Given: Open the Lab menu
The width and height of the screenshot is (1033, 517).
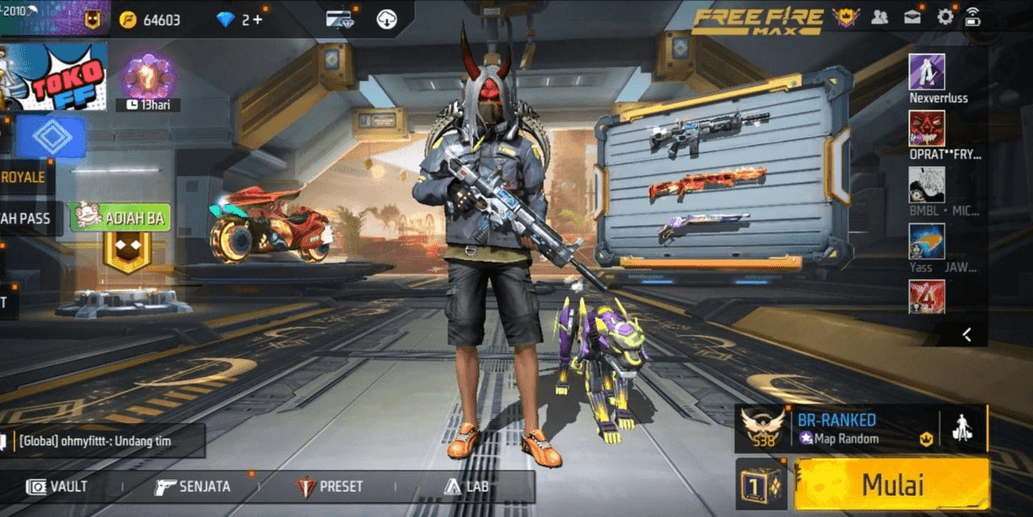Looking at the screenshot, I should point(466,487).
